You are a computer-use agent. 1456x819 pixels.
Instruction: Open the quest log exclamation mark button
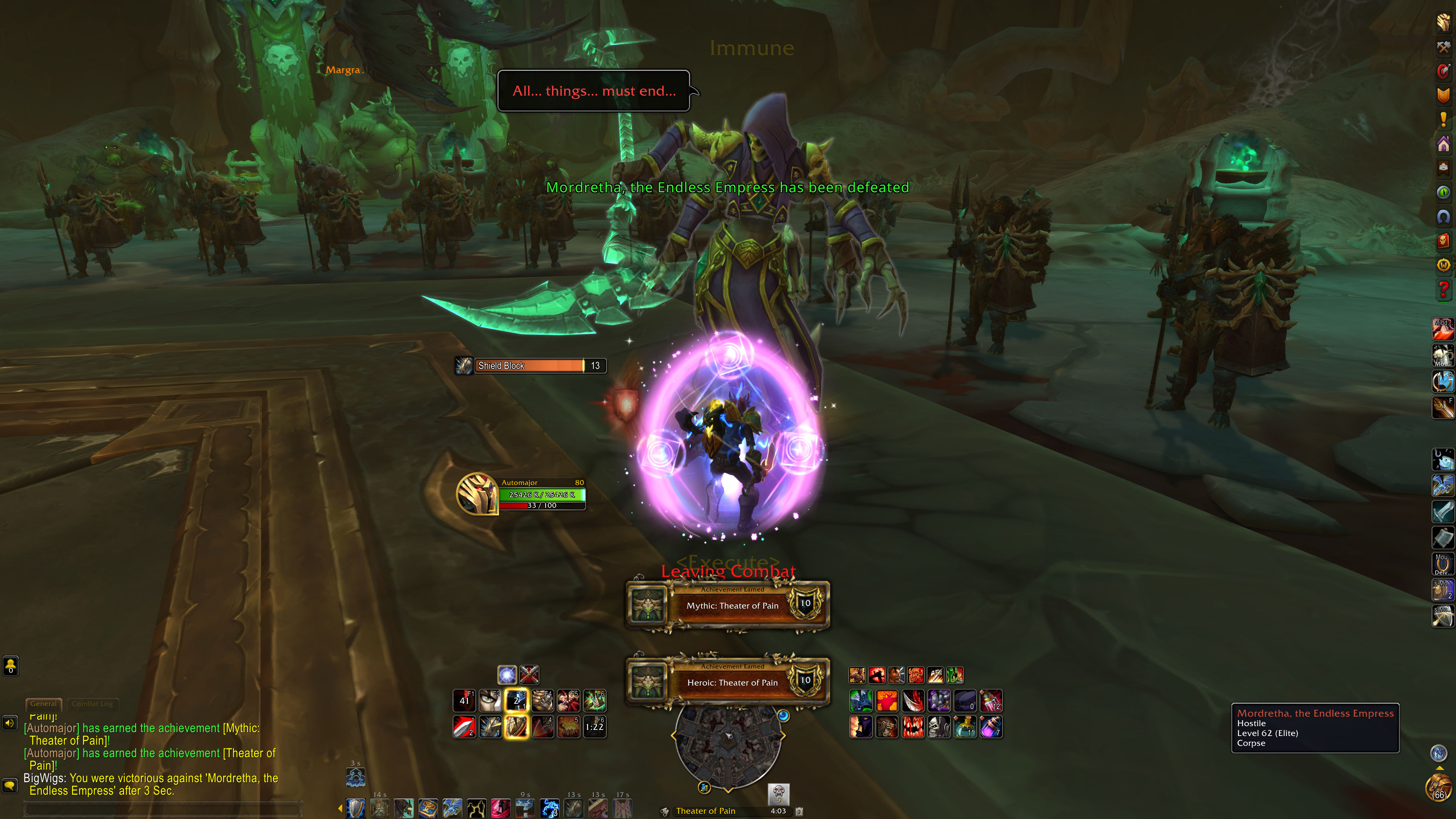(x=1443, y=120)
